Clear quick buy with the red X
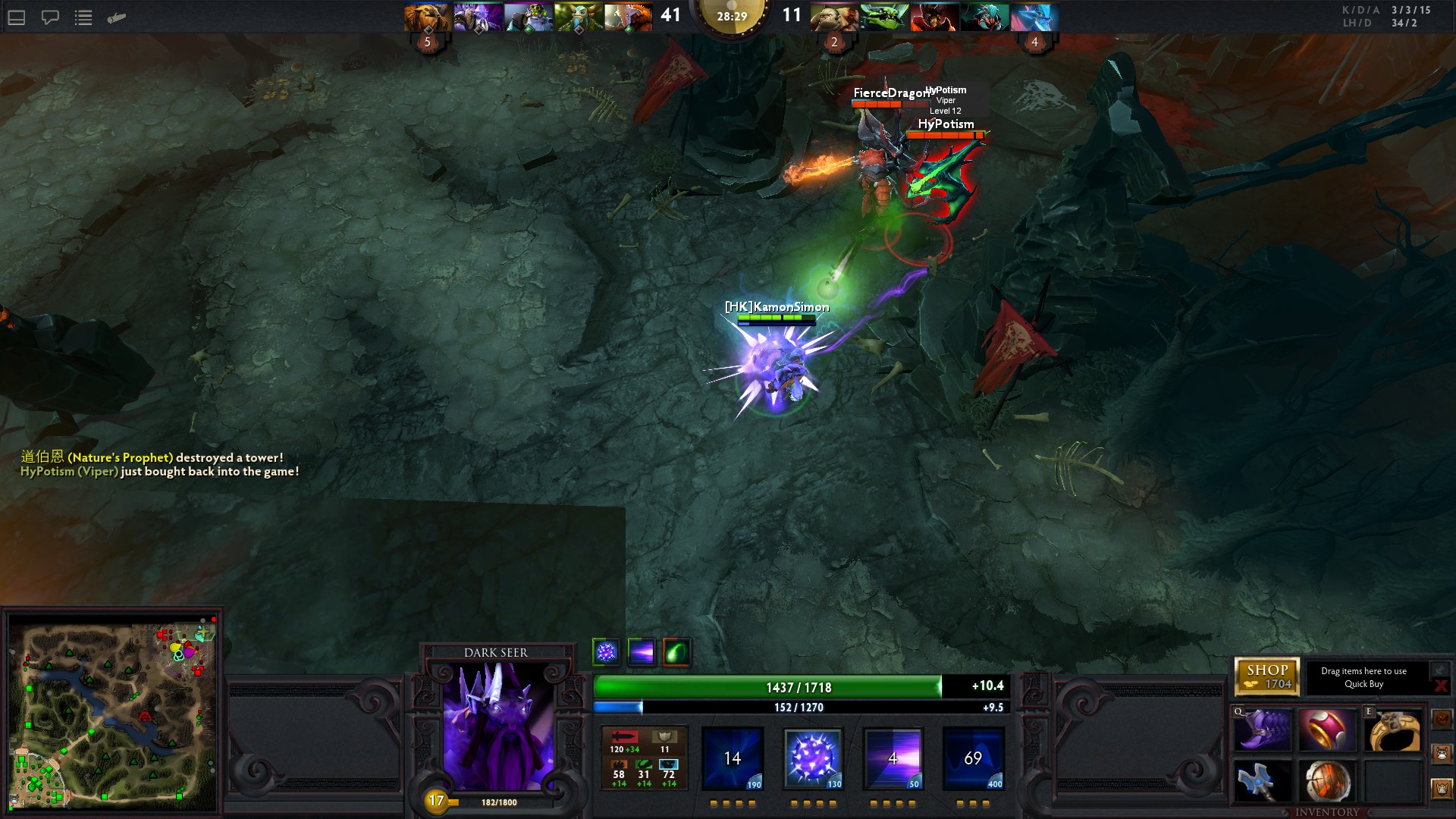This screenshot has width=1456, height=819. 1440,686
